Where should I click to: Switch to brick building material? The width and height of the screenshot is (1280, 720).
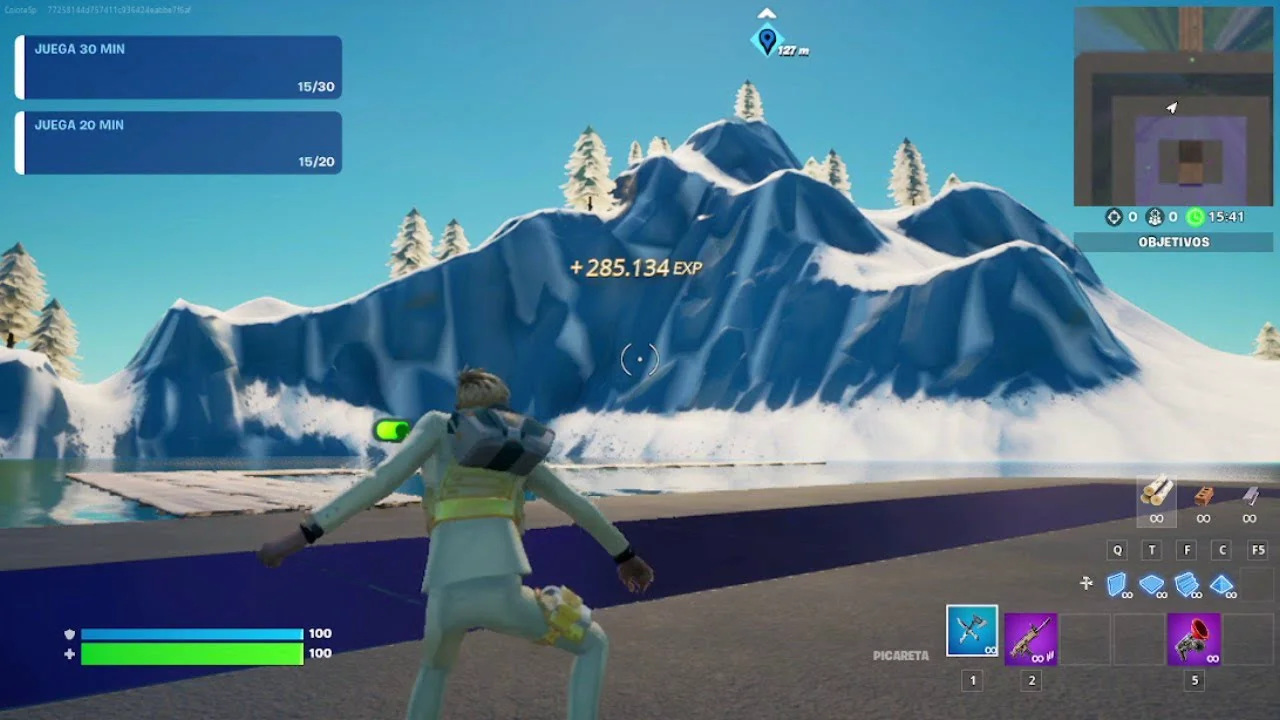[1203, 498]
